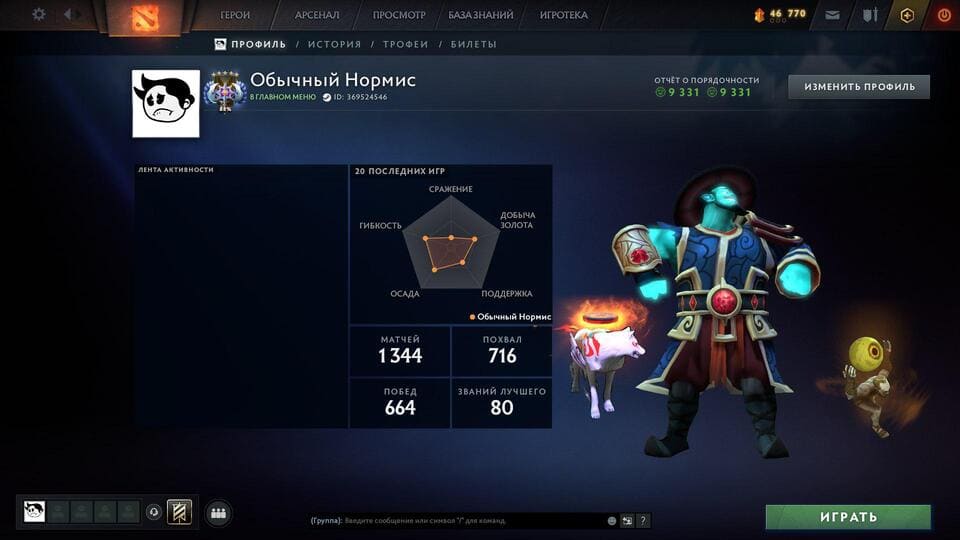This screenshot has height=540, width=960.
Task: Open the Арсенал menu
Action: click(x=317, y=15)
